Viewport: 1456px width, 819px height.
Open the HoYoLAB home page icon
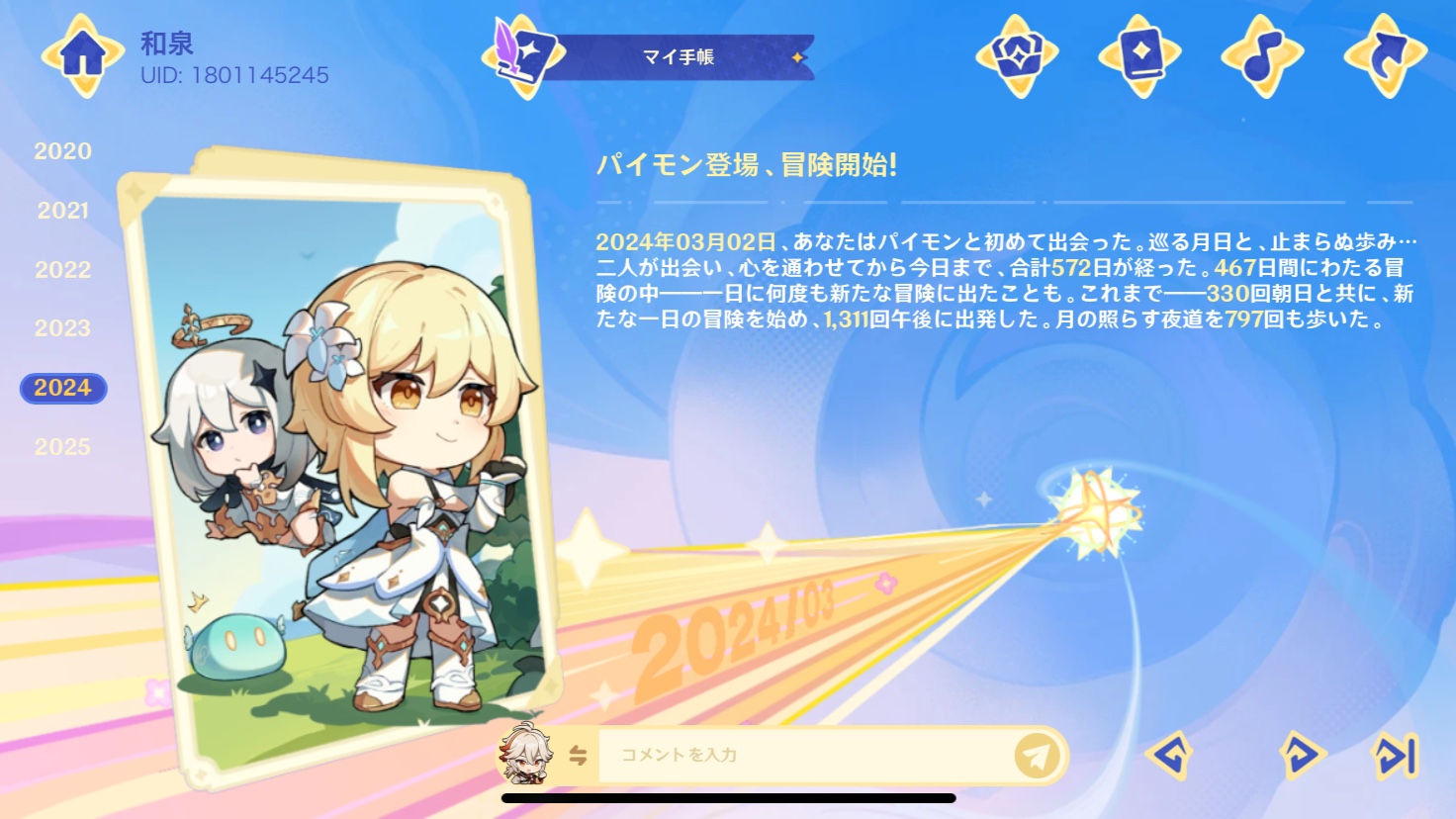(x=84, y=54)
